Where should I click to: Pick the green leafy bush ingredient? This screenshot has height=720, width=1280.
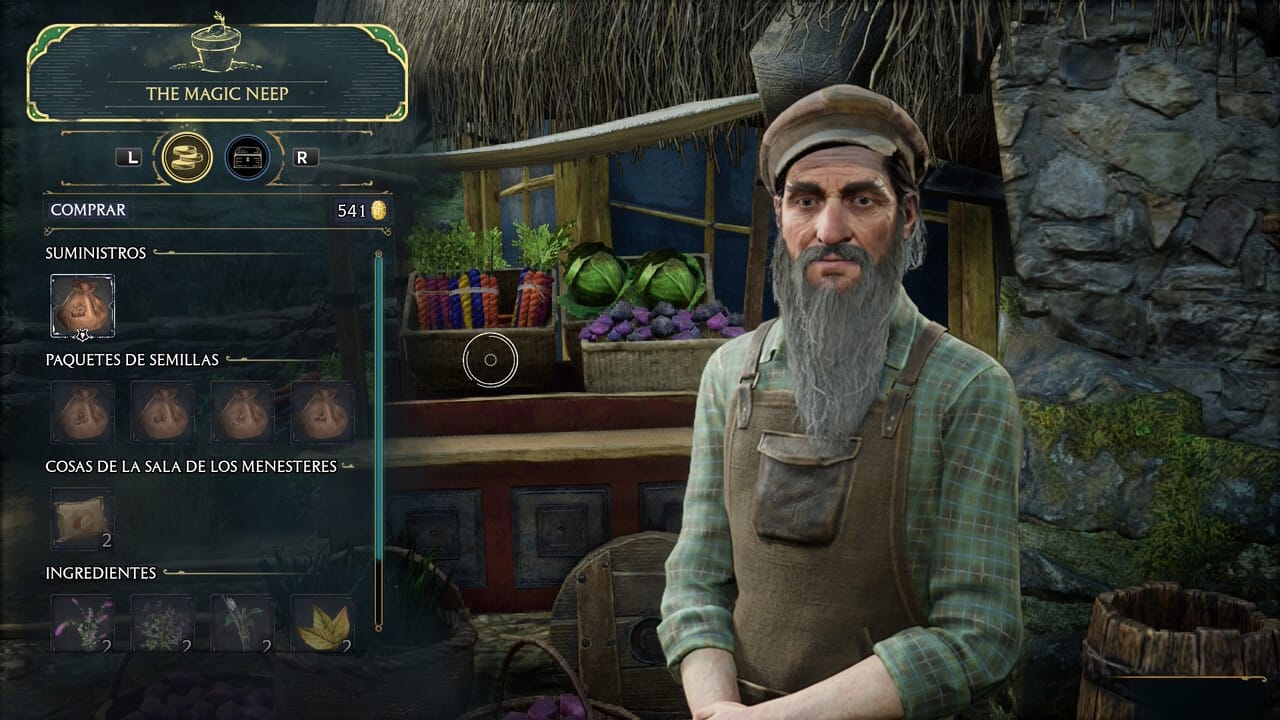coord(162,624)
